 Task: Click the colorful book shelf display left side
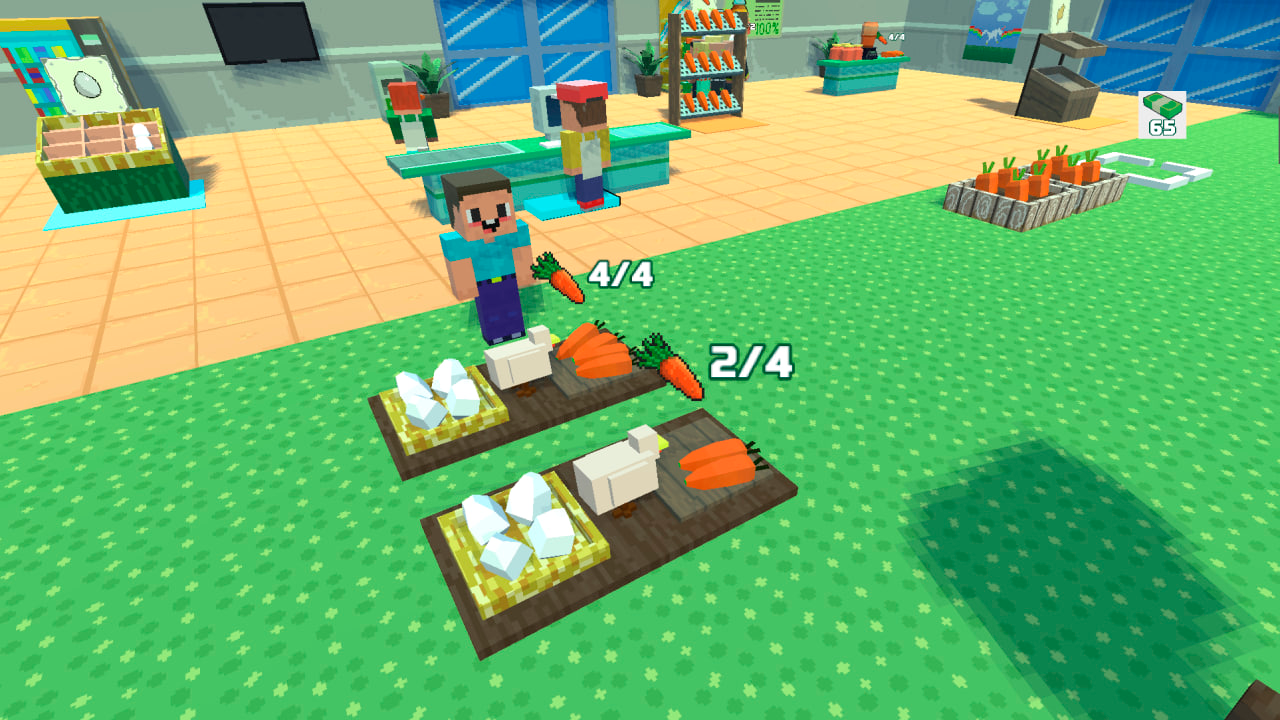tap(28, 70)
